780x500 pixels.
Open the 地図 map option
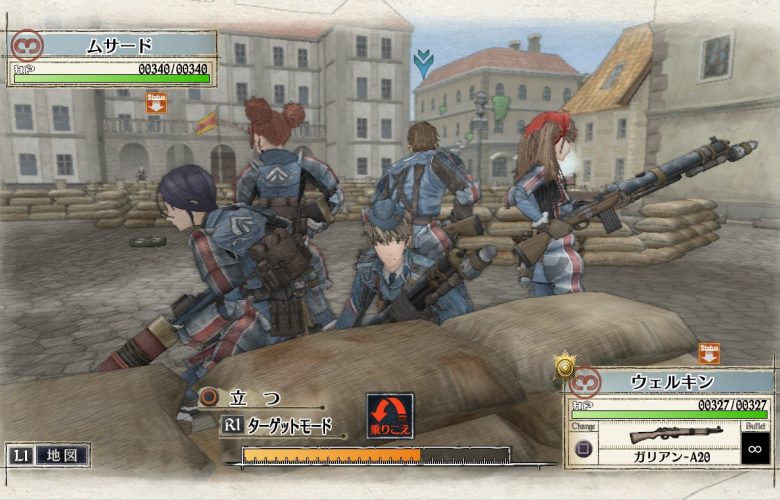pos(63,455)
